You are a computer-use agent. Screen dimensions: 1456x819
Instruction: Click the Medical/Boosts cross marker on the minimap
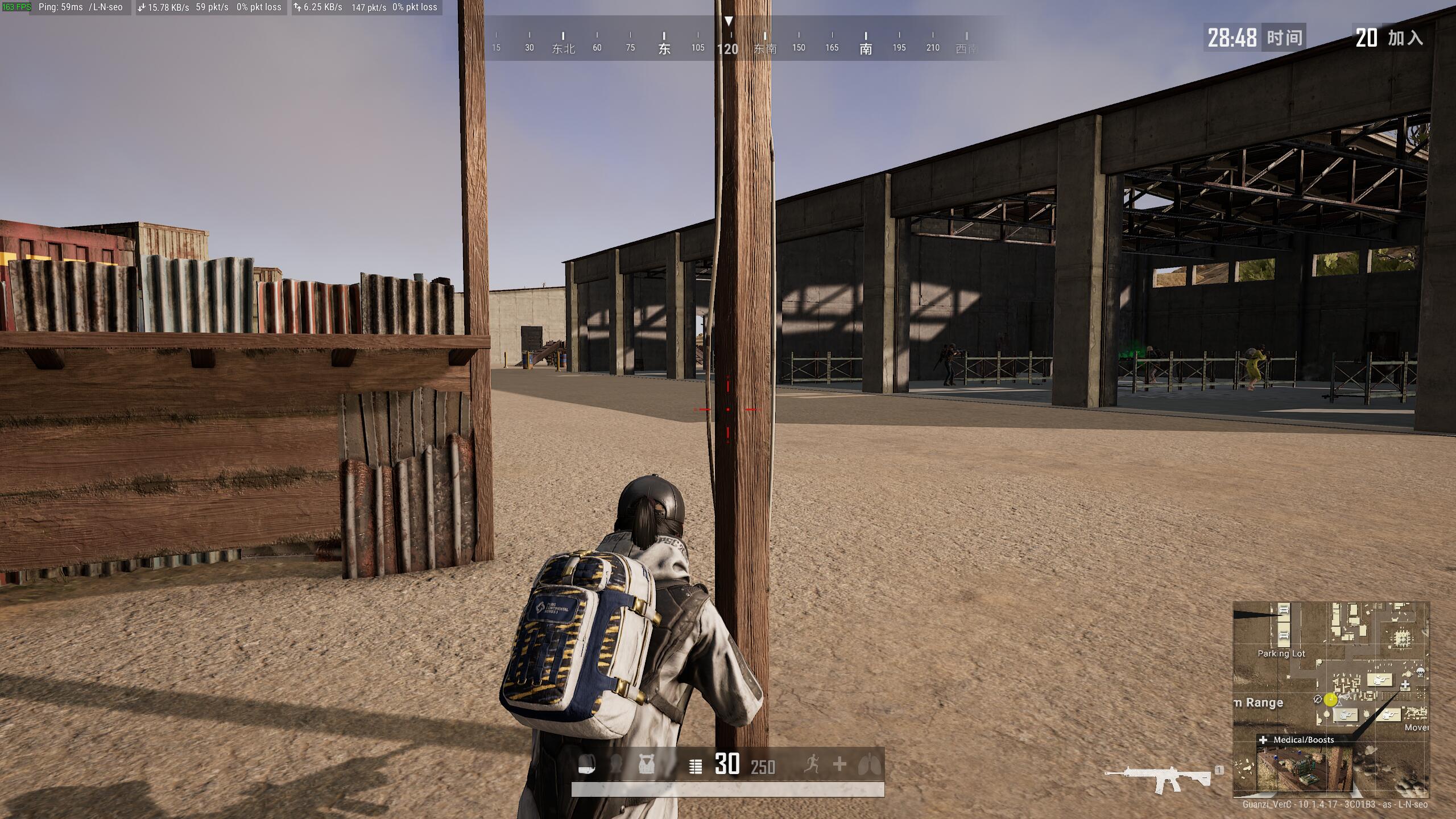(1405, 685)
